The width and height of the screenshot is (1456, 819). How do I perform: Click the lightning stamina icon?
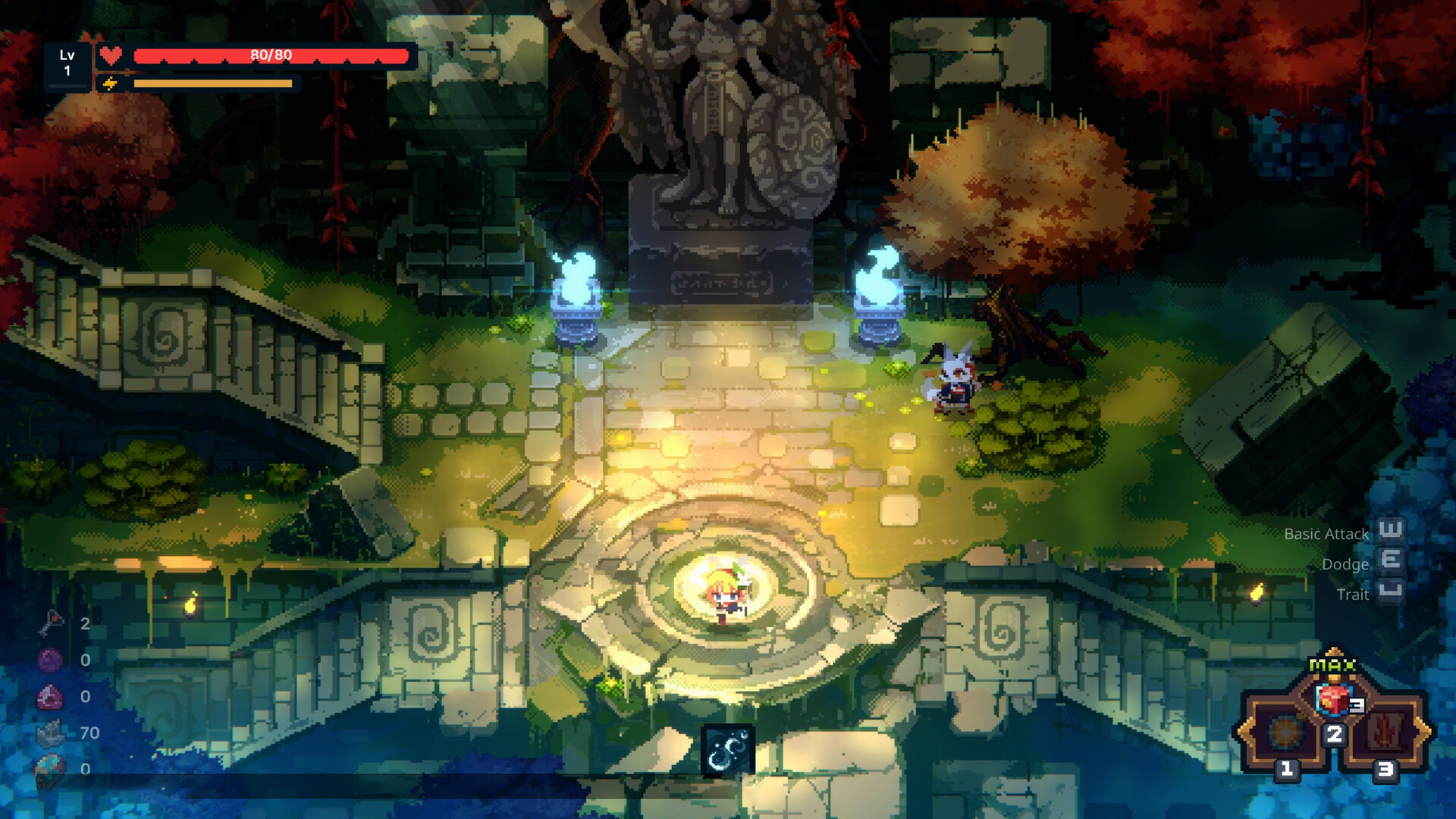(111, 82)
